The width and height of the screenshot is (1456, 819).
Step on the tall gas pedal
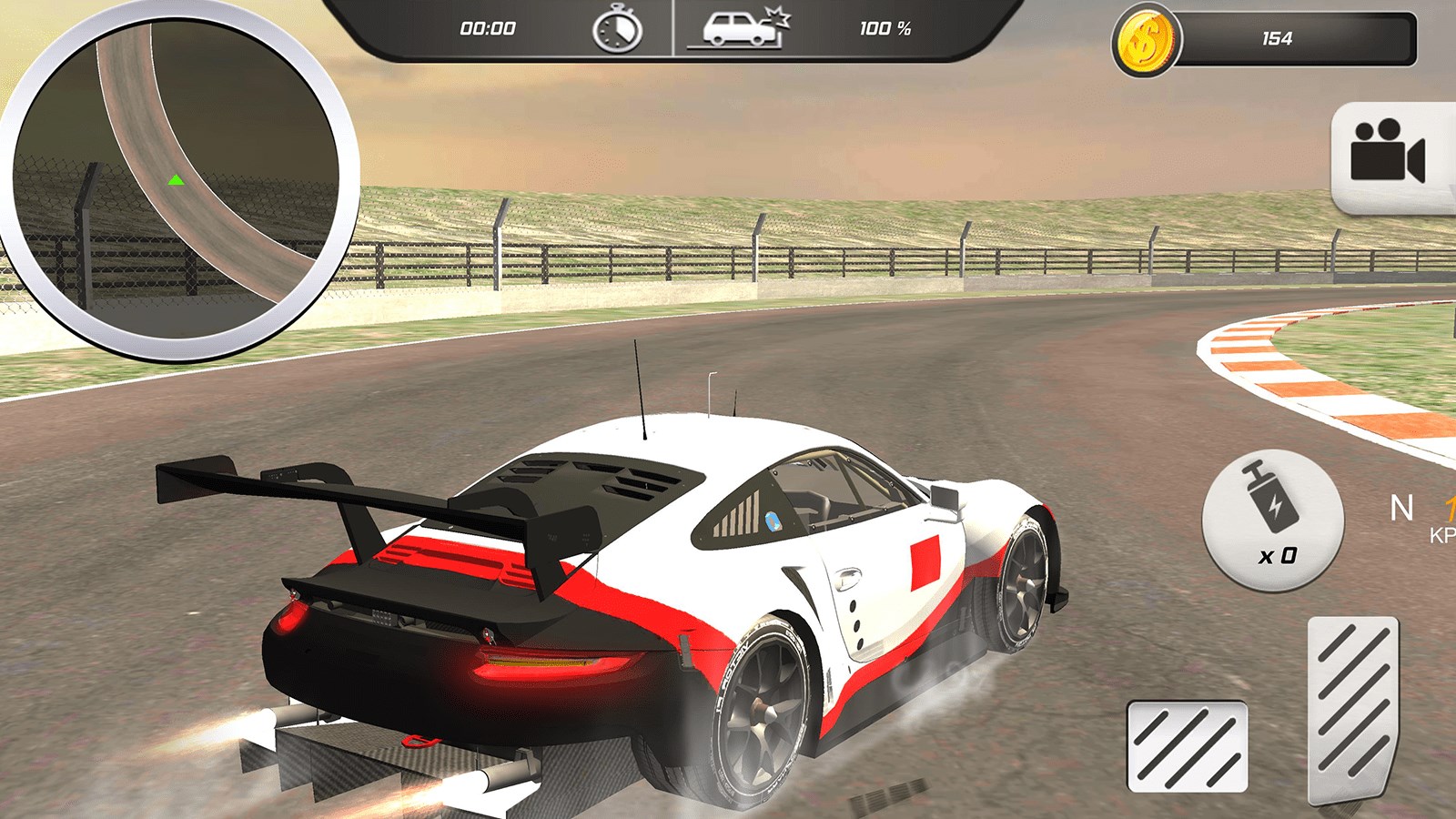(x=1353, y=706)
